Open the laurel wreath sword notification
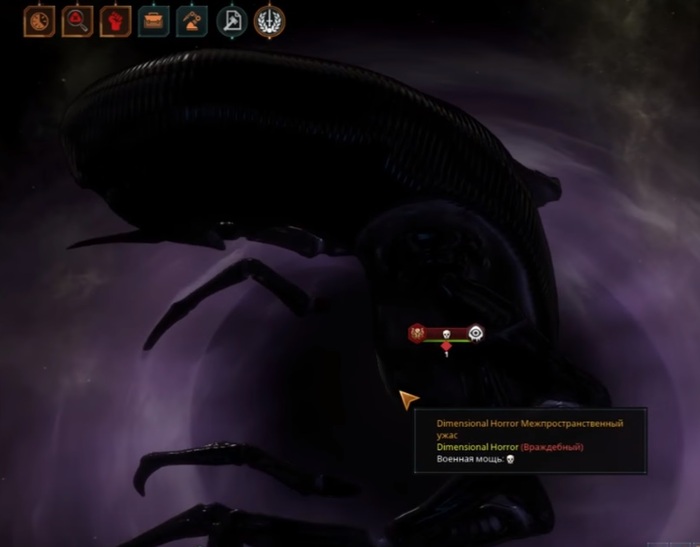The width and height of the screenshot is (700, 547). [x=268, y=21]
